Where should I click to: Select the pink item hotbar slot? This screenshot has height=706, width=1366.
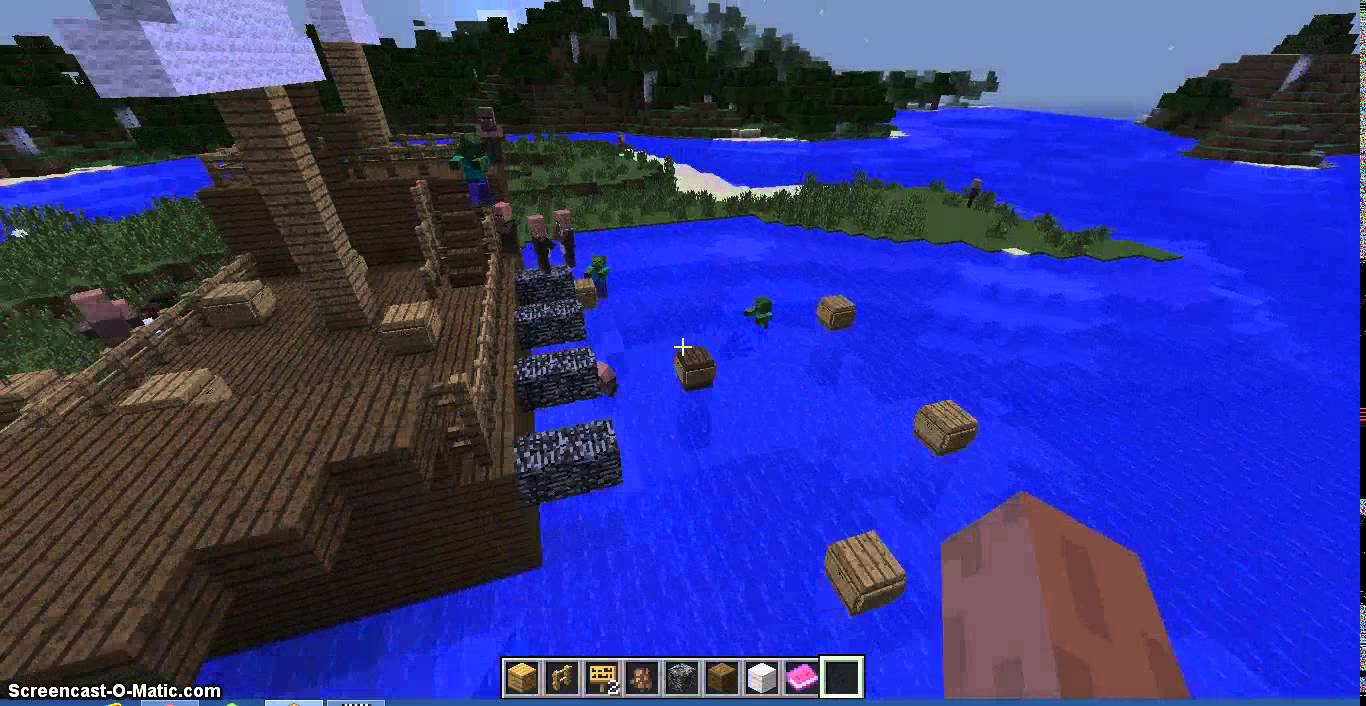coord(802,678)
